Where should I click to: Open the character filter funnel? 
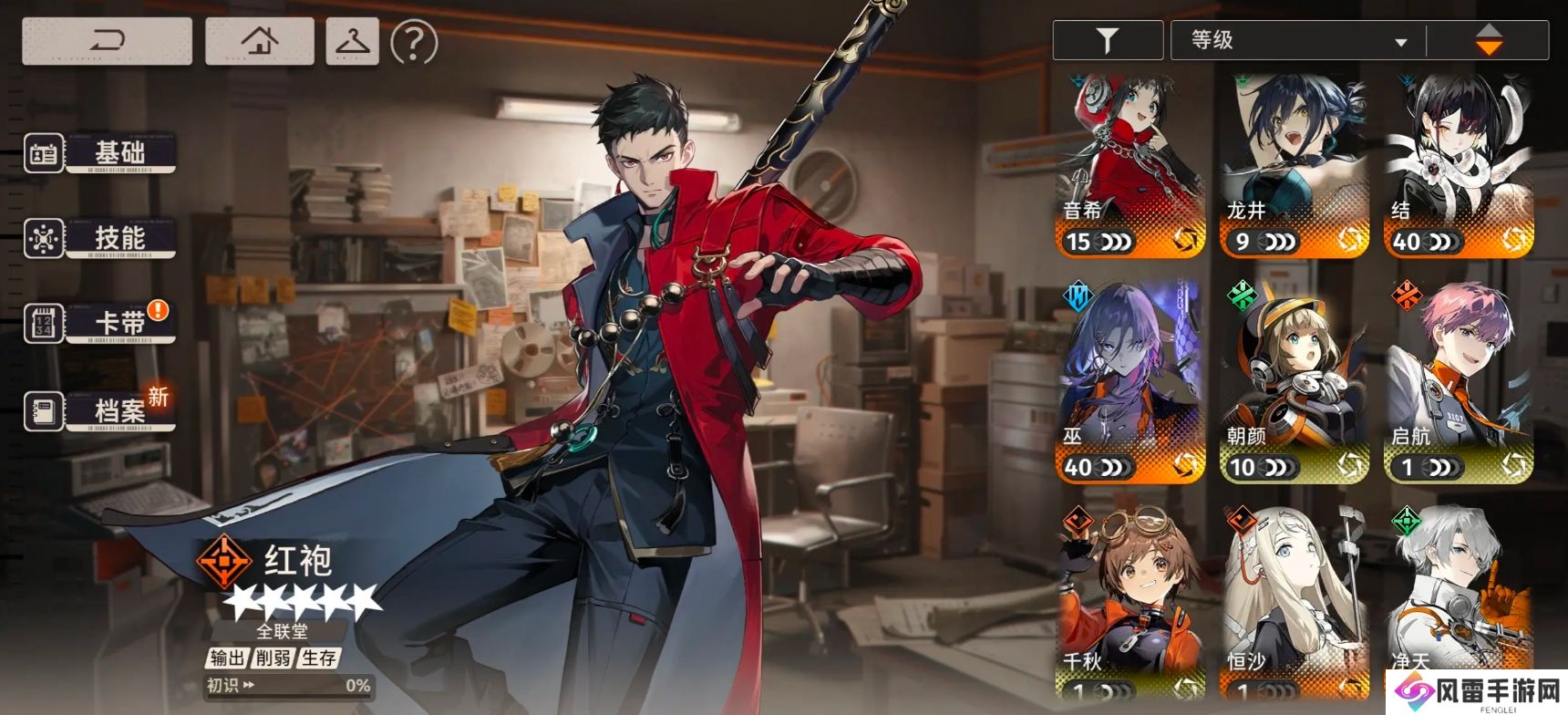coord(1107,40)
